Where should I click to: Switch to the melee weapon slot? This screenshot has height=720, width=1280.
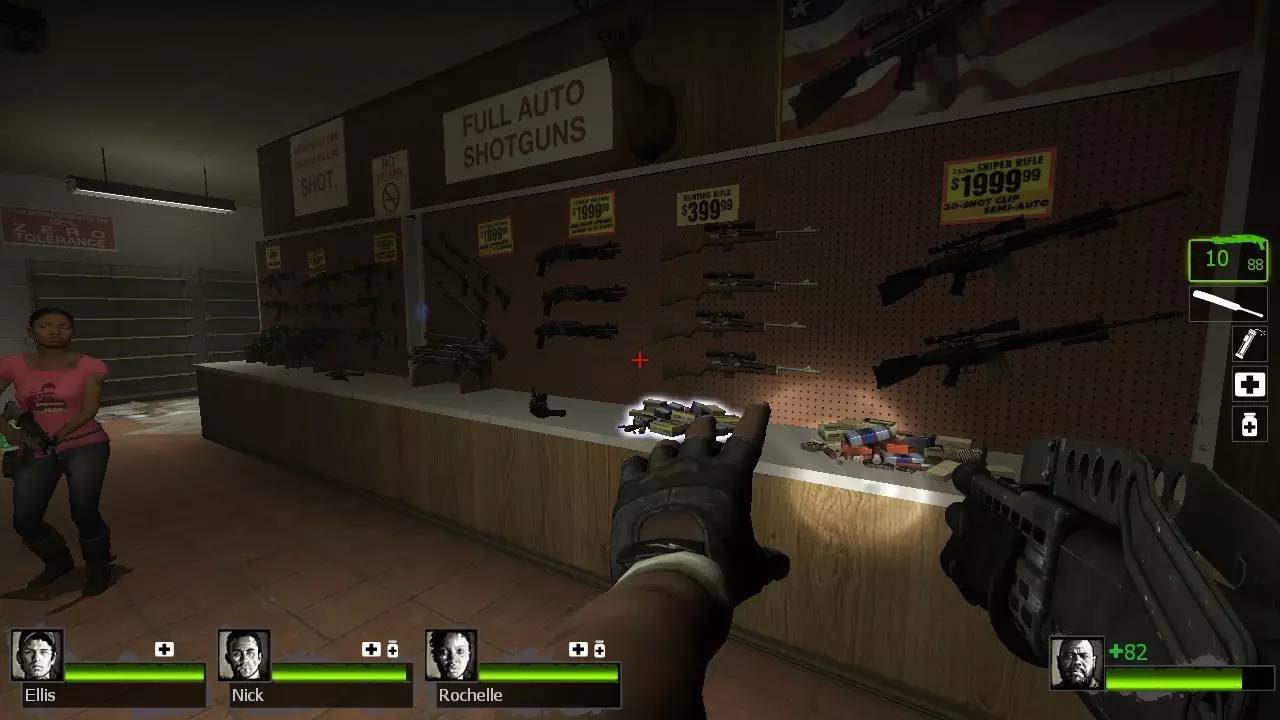1228,304
